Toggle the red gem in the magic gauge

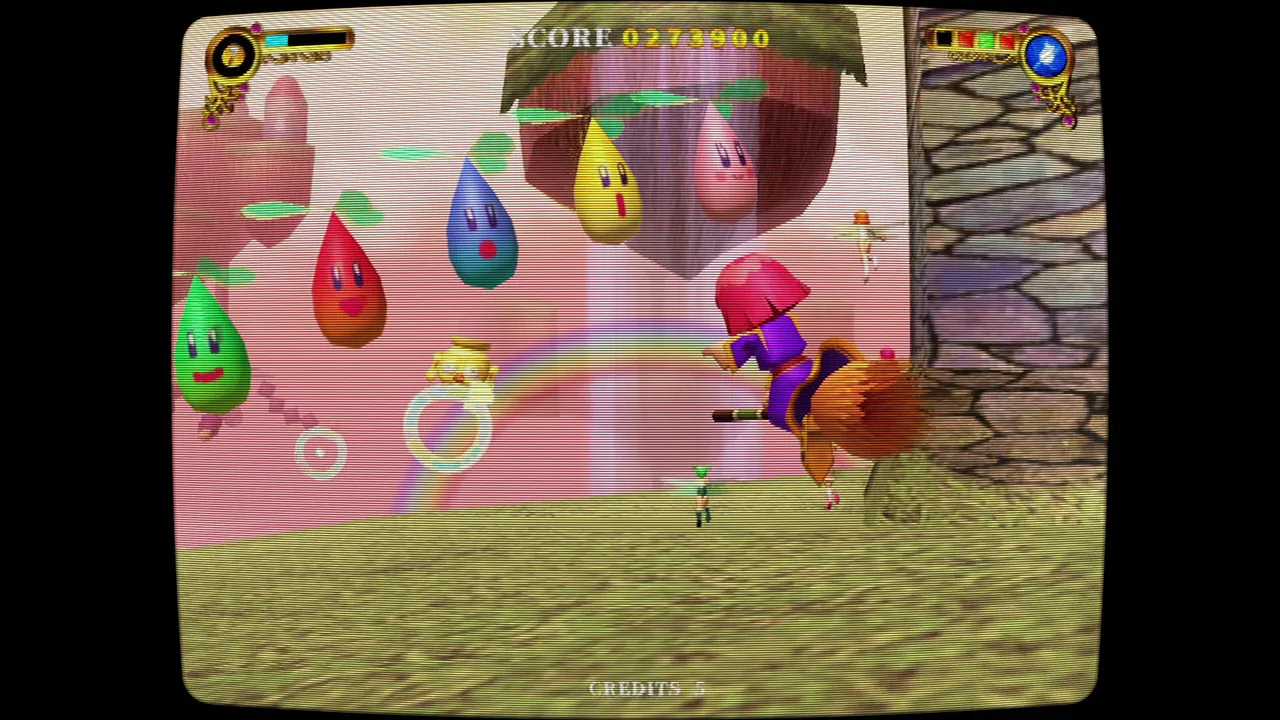(x=965, y=39)
